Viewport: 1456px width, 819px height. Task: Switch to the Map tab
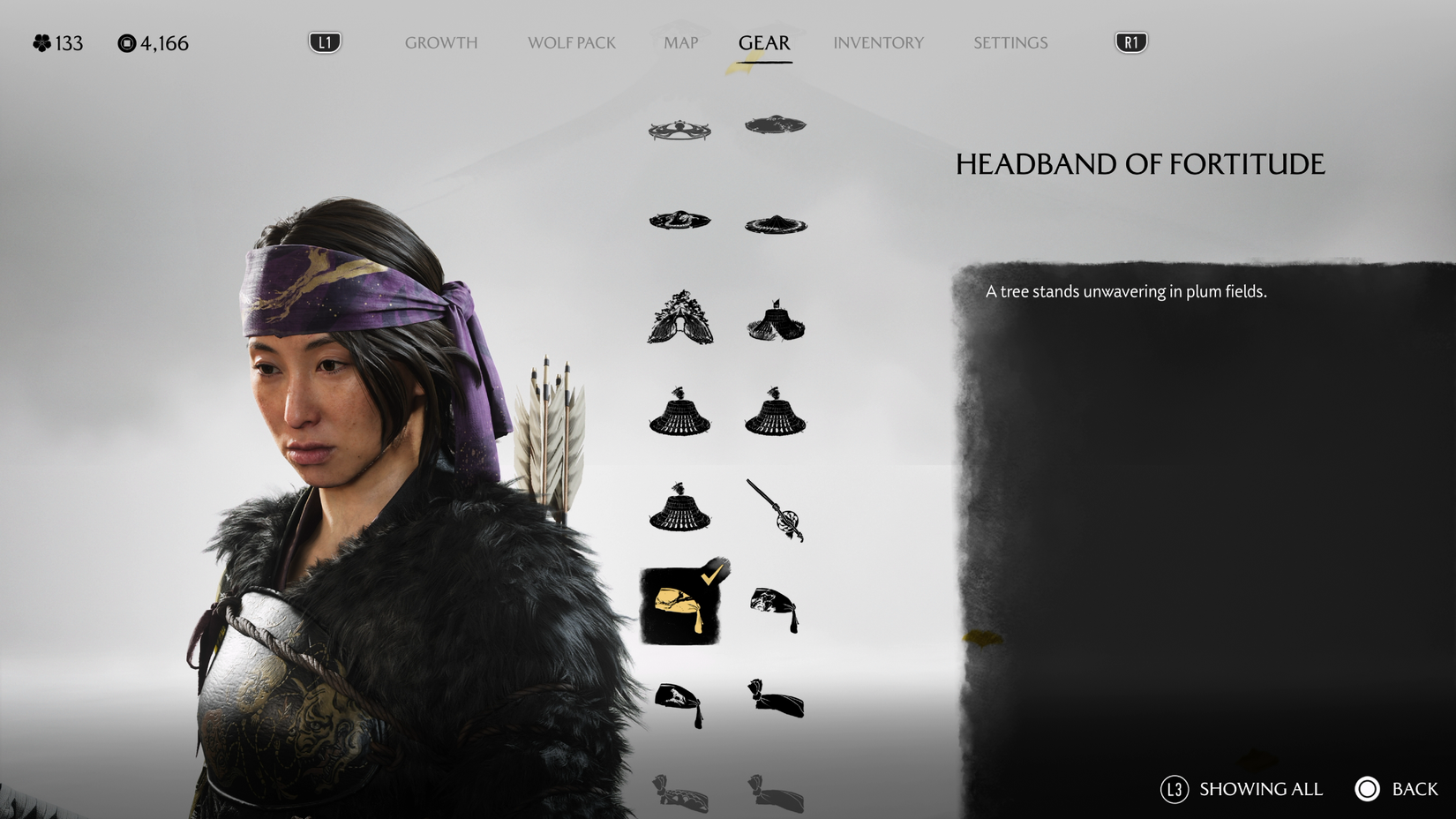click(679, 42)
